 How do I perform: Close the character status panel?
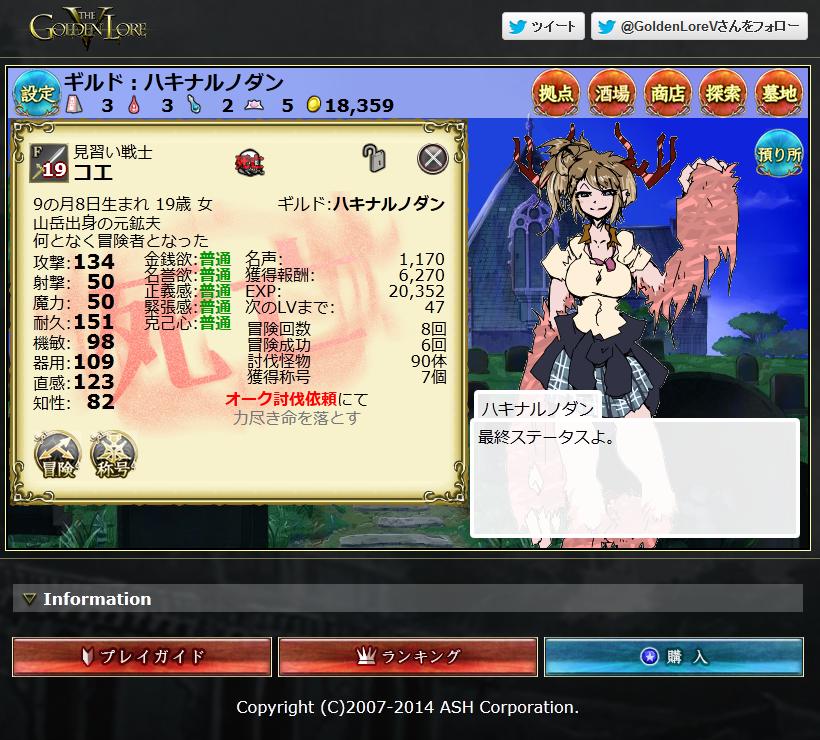pyautogui.click(x=432, y=158)
